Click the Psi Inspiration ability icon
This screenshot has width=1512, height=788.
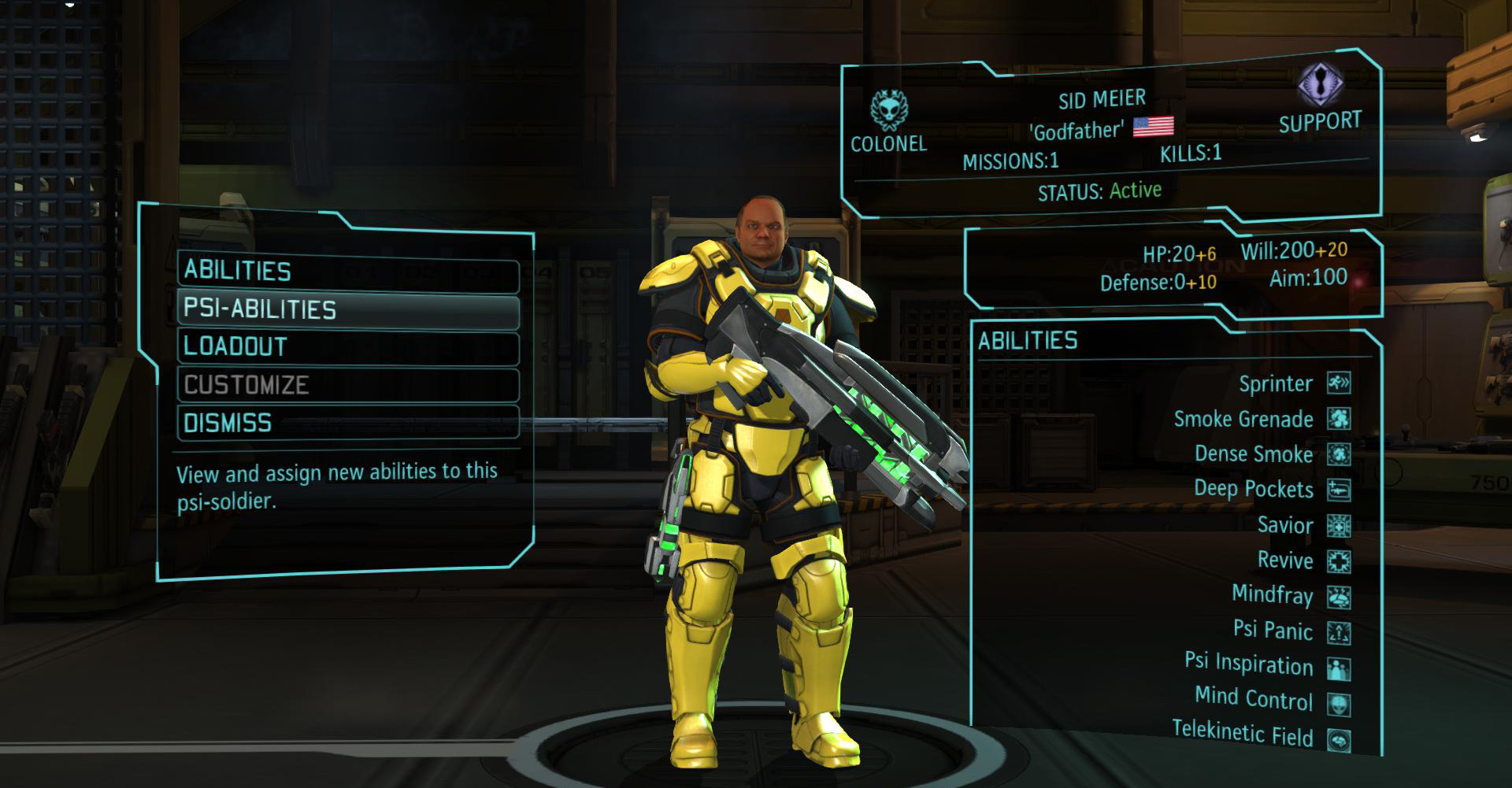click(1338, 669)
